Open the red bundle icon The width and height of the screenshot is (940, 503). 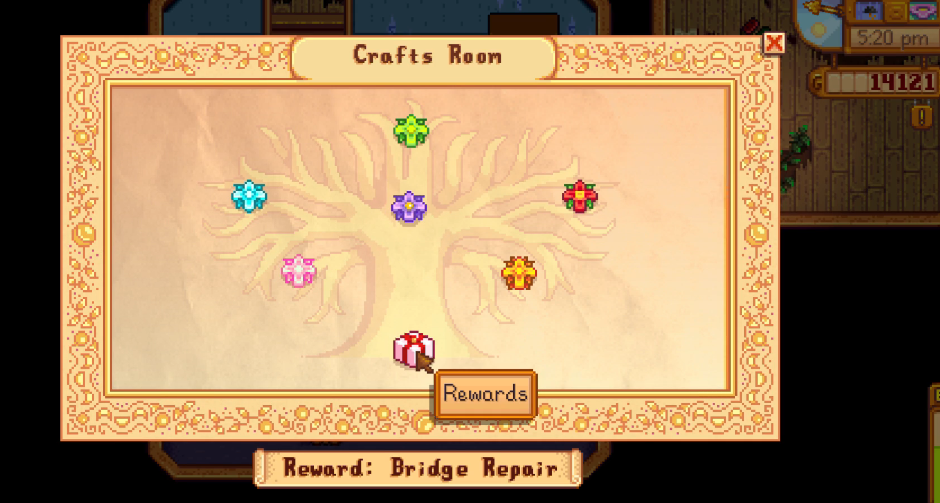point(579,196)
